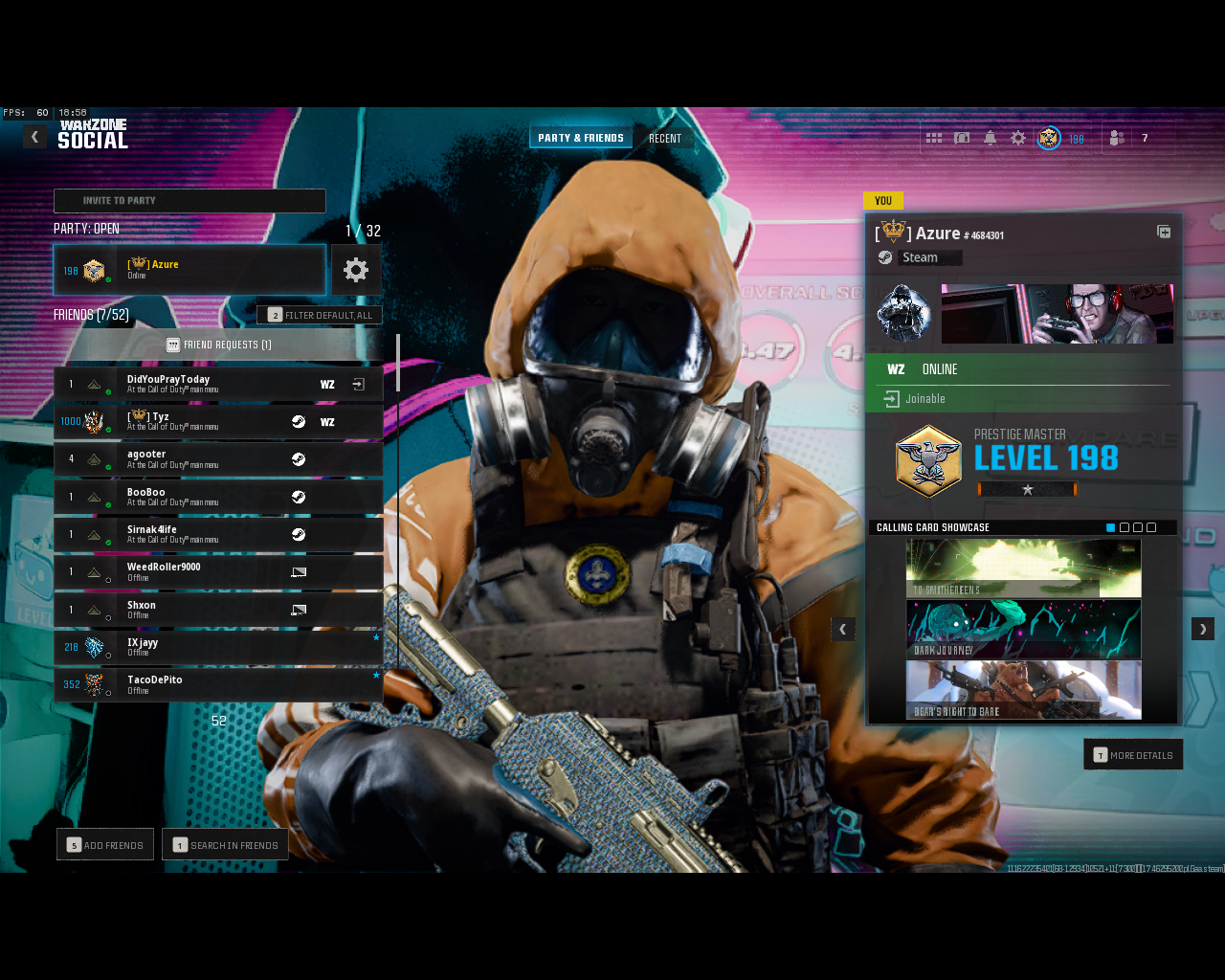The height and width of the screenshot is (980, 1225).
Task: Open Filter Default, All options
Action: [x=320, y=314]
